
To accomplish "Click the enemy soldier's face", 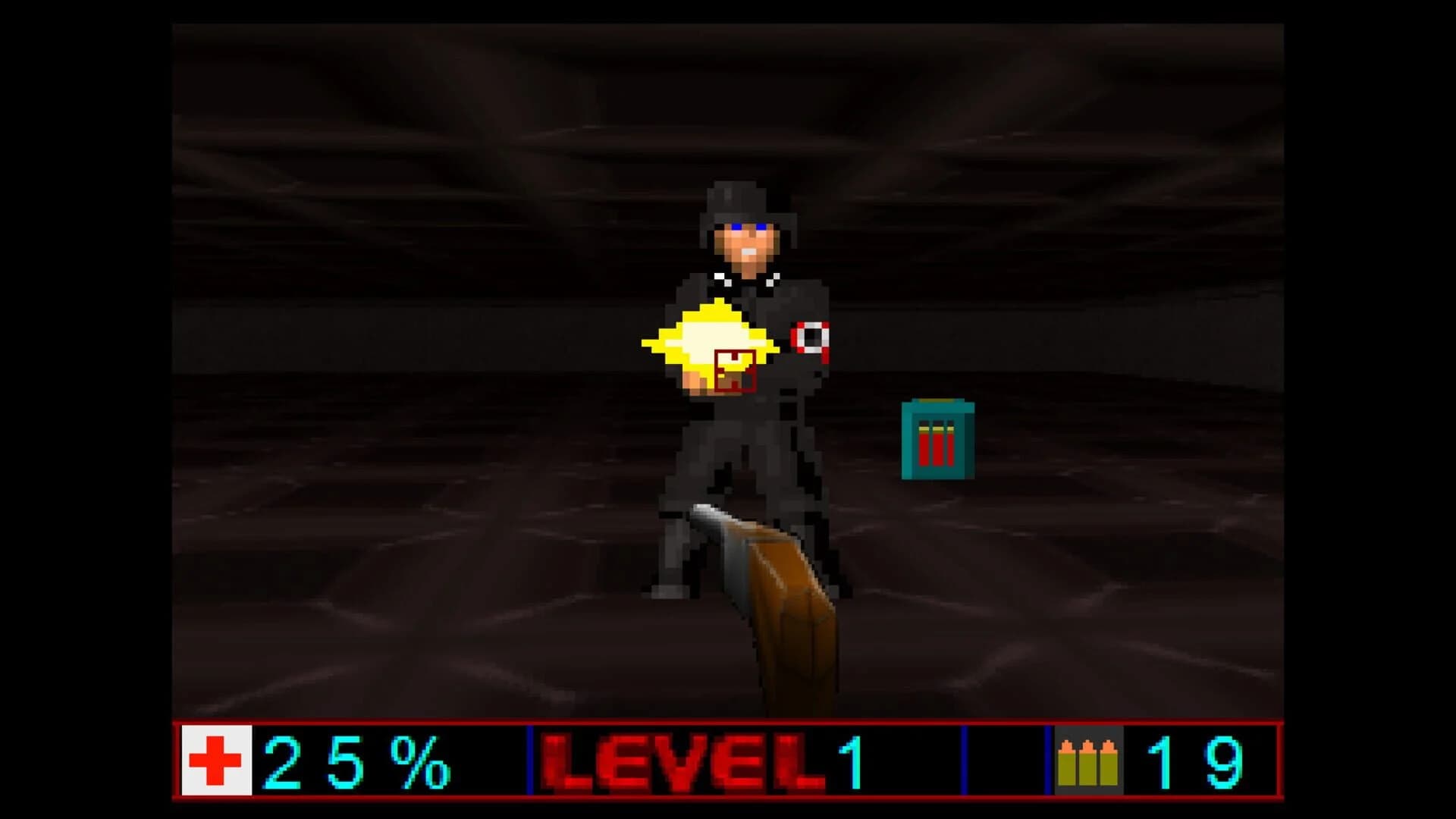I will point(749,243).
